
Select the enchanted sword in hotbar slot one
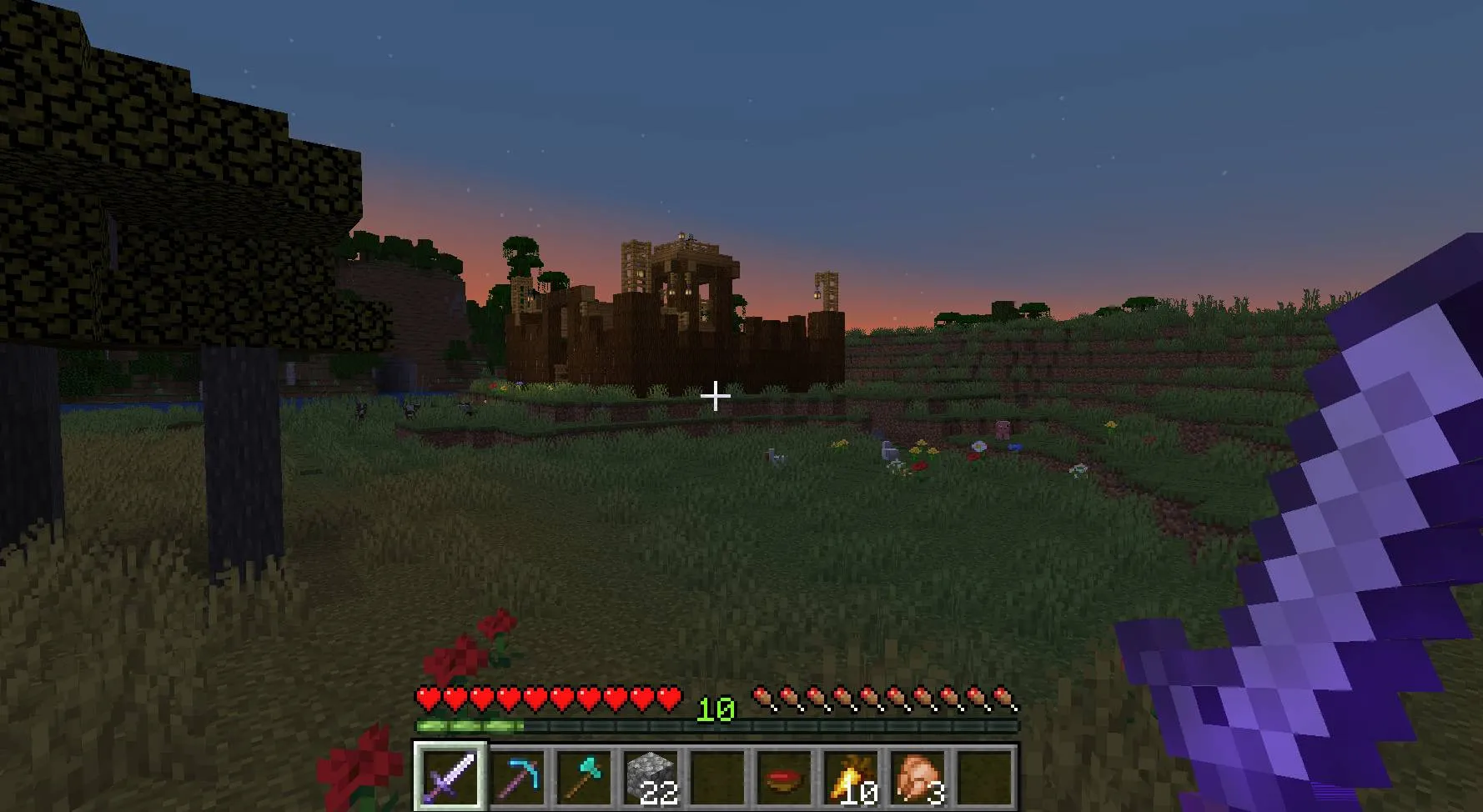point(450,782)
